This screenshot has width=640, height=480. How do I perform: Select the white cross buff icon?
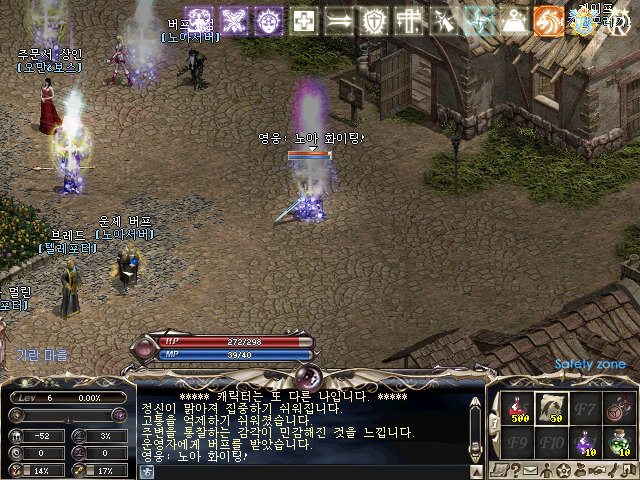click(304, 21)
